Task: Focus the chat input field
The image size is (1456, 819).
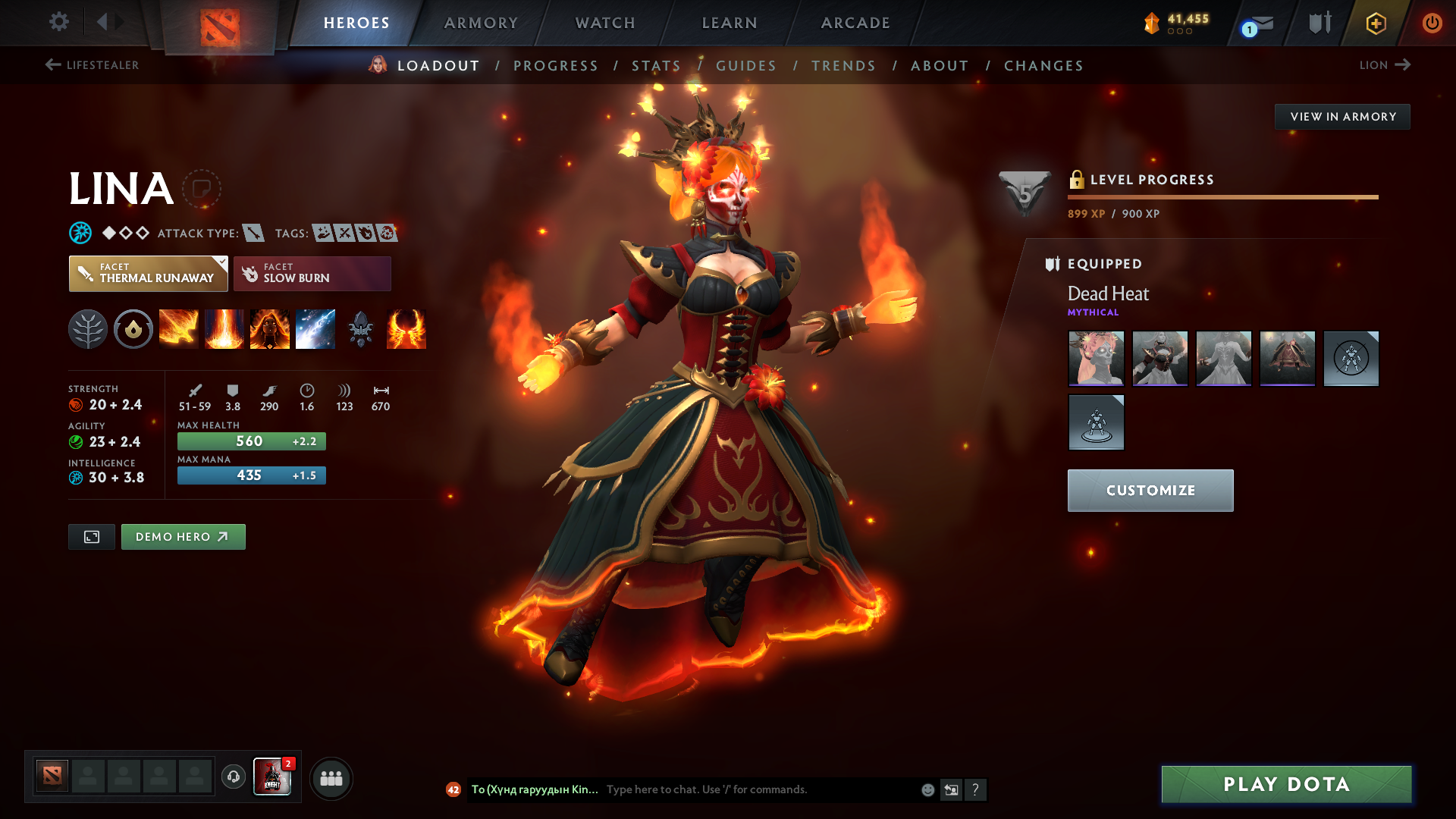Action: tap(758, 789)
